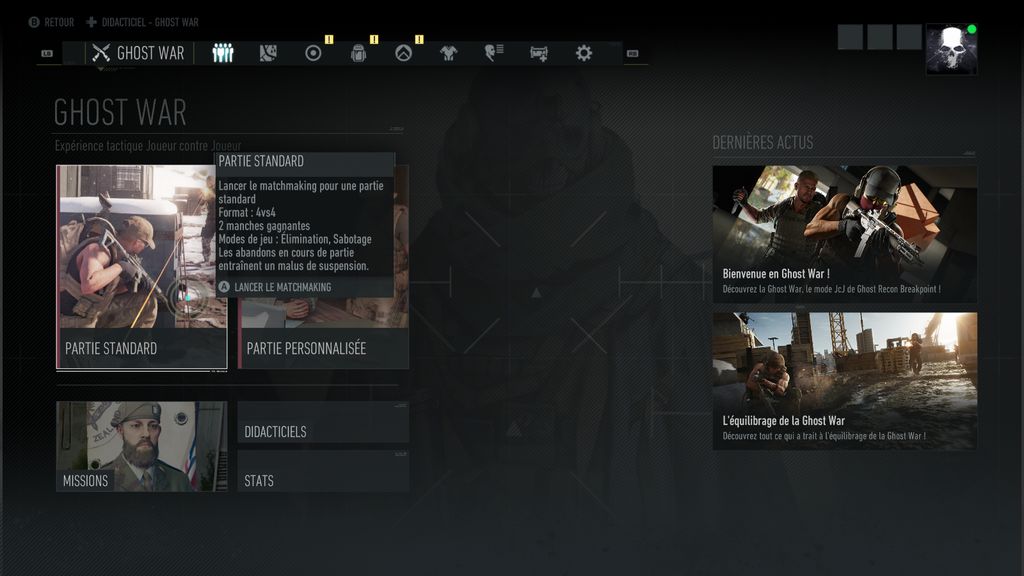
Task: Open the settings gear tab
Action: [584, 53]
